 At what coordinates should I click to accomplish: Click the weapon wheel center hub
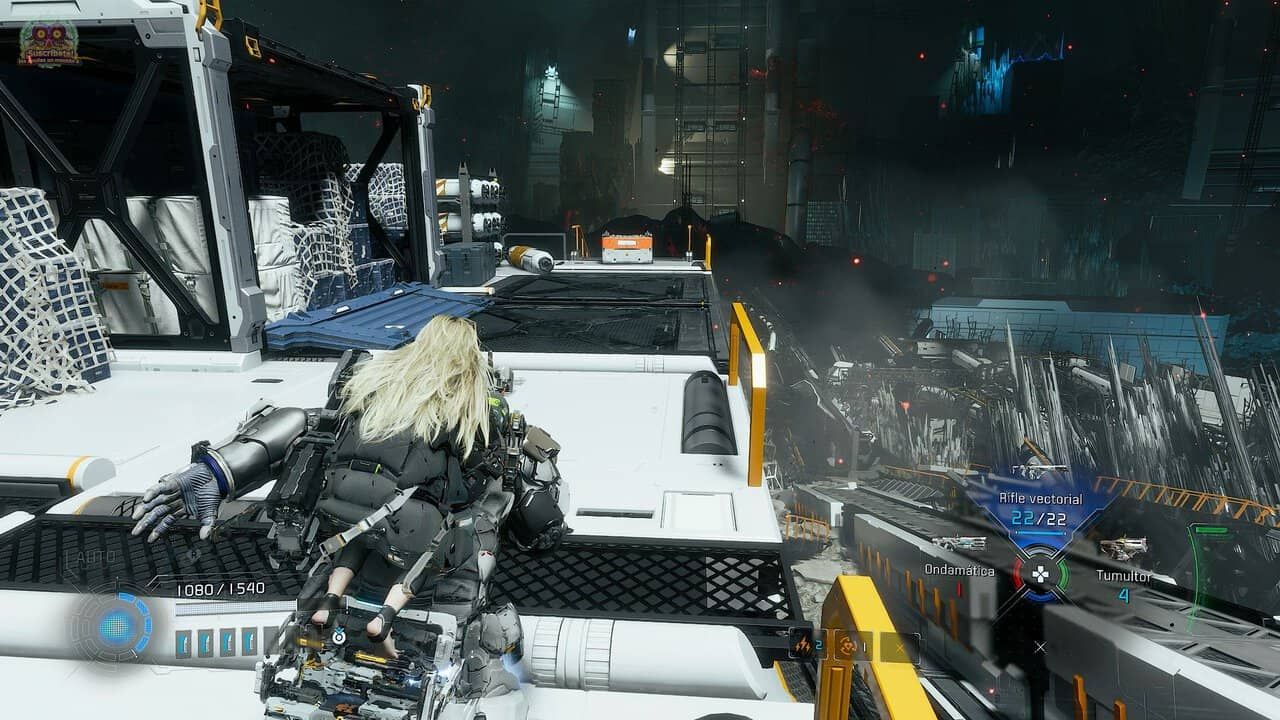click(1040, 574)
